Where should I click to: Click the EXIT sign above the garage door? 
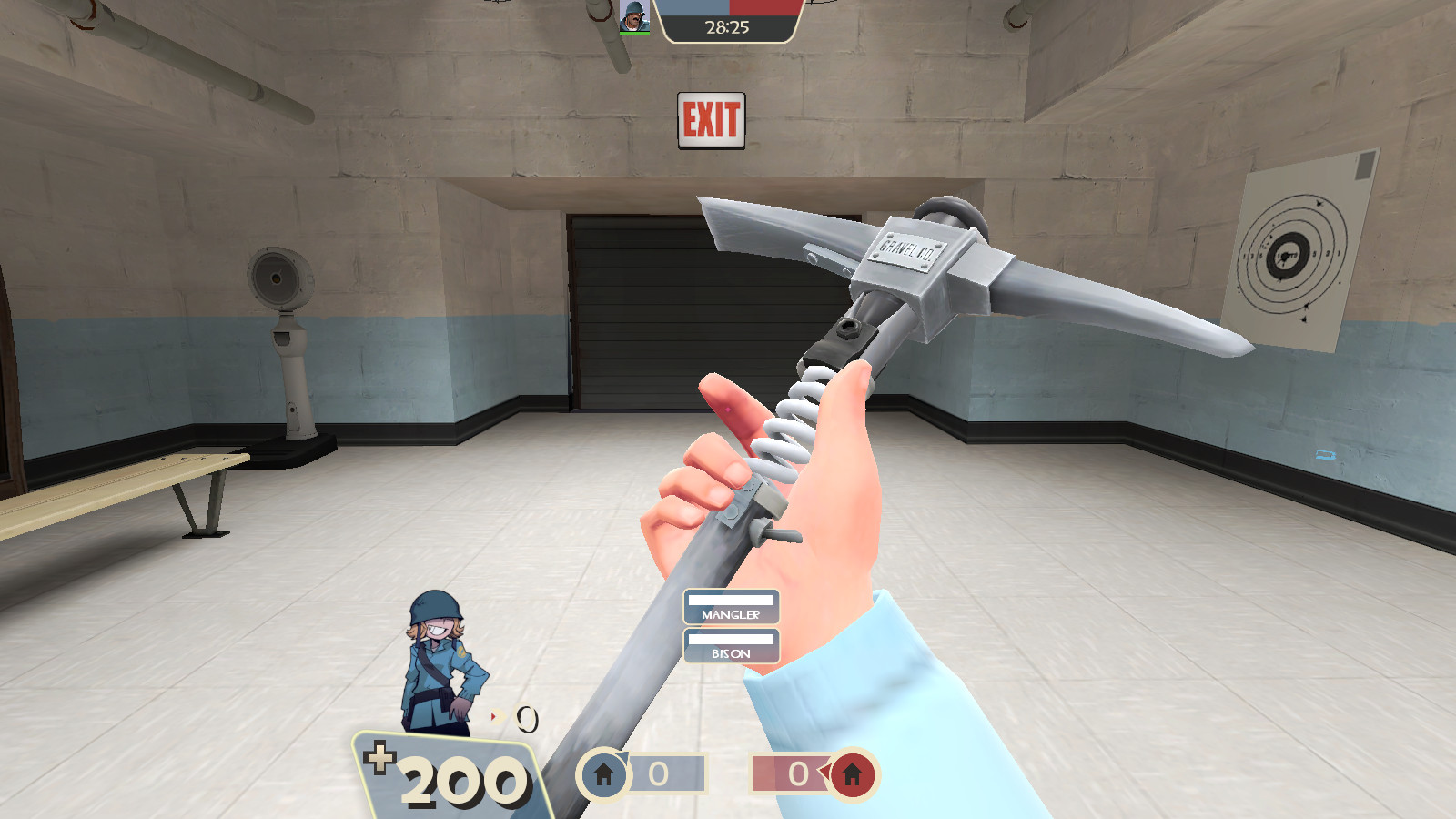coord(712,118)
